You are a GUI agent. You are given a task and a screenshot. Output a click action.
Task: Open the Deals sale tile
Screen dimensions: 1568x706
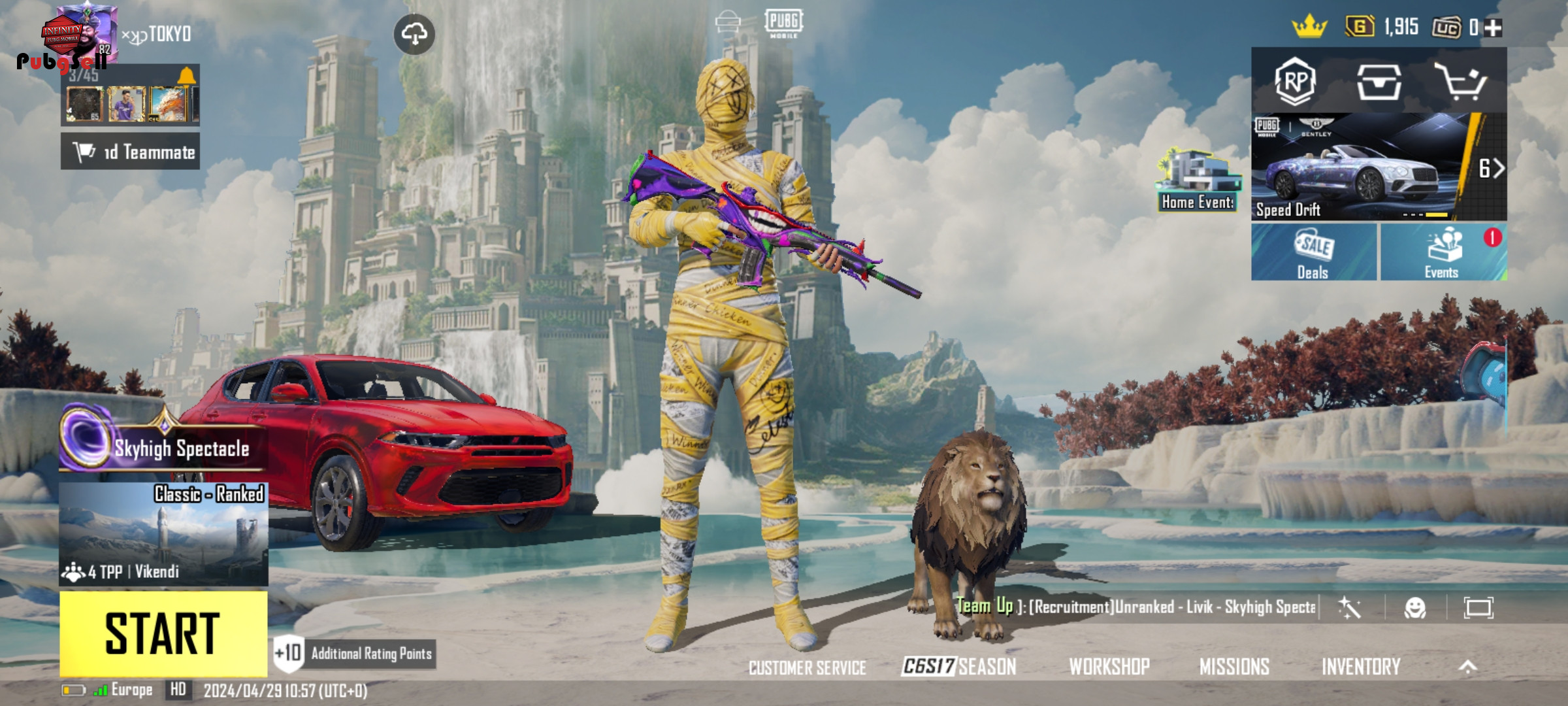[x=1313, y=252]
